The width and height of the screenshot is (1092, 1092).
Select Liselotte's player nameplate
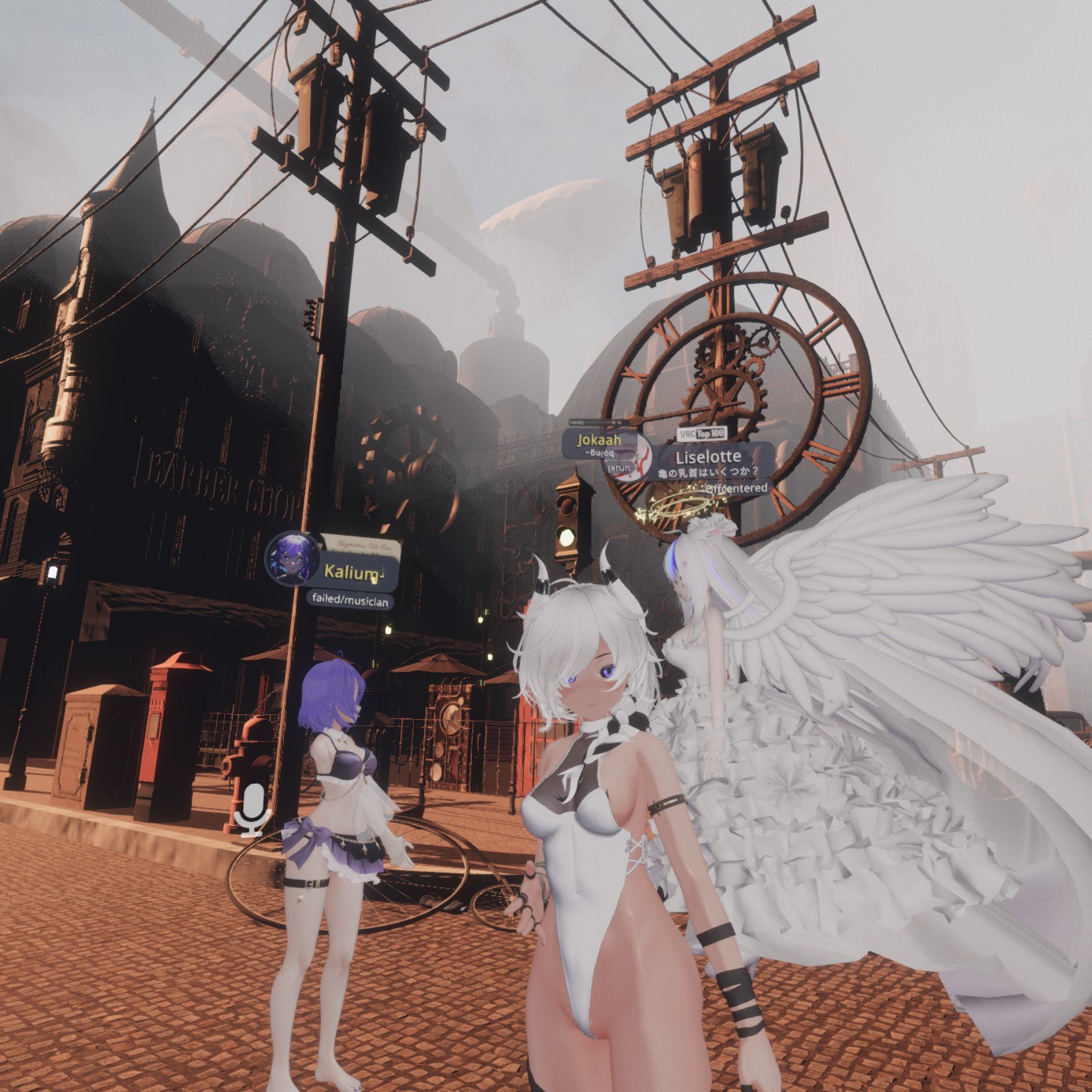click(x=708, y=458)
